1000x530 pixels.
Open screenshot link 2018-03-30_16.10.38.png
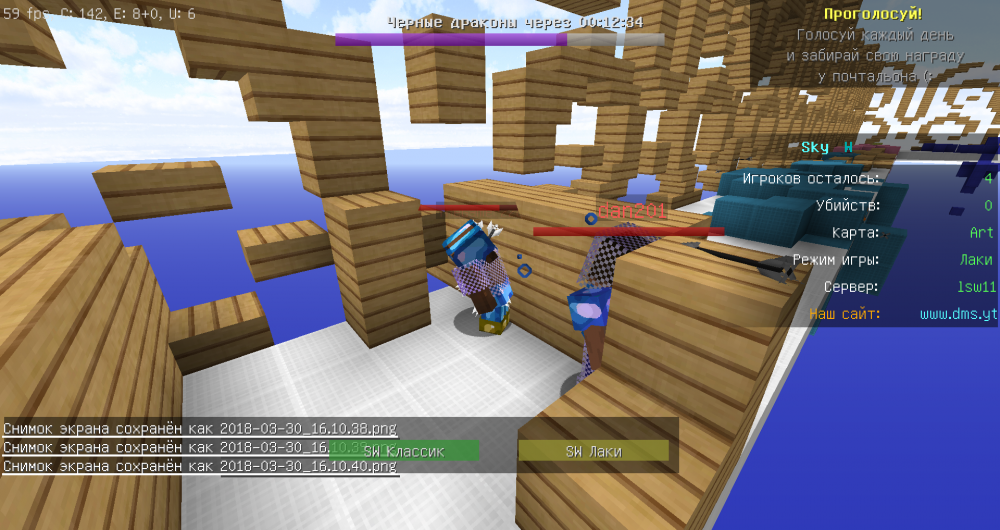tap(308, 429)
